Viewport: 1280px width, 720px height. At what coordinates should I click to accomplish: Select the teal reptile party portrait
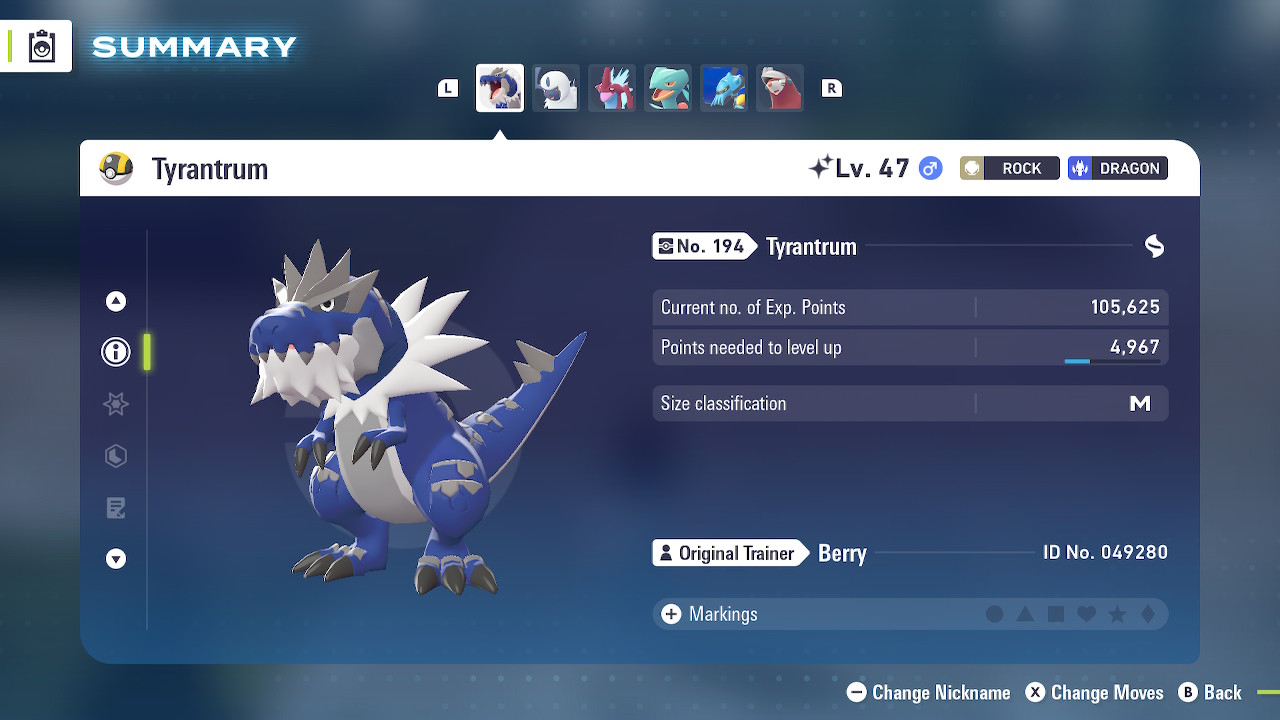tap(668, 88)
